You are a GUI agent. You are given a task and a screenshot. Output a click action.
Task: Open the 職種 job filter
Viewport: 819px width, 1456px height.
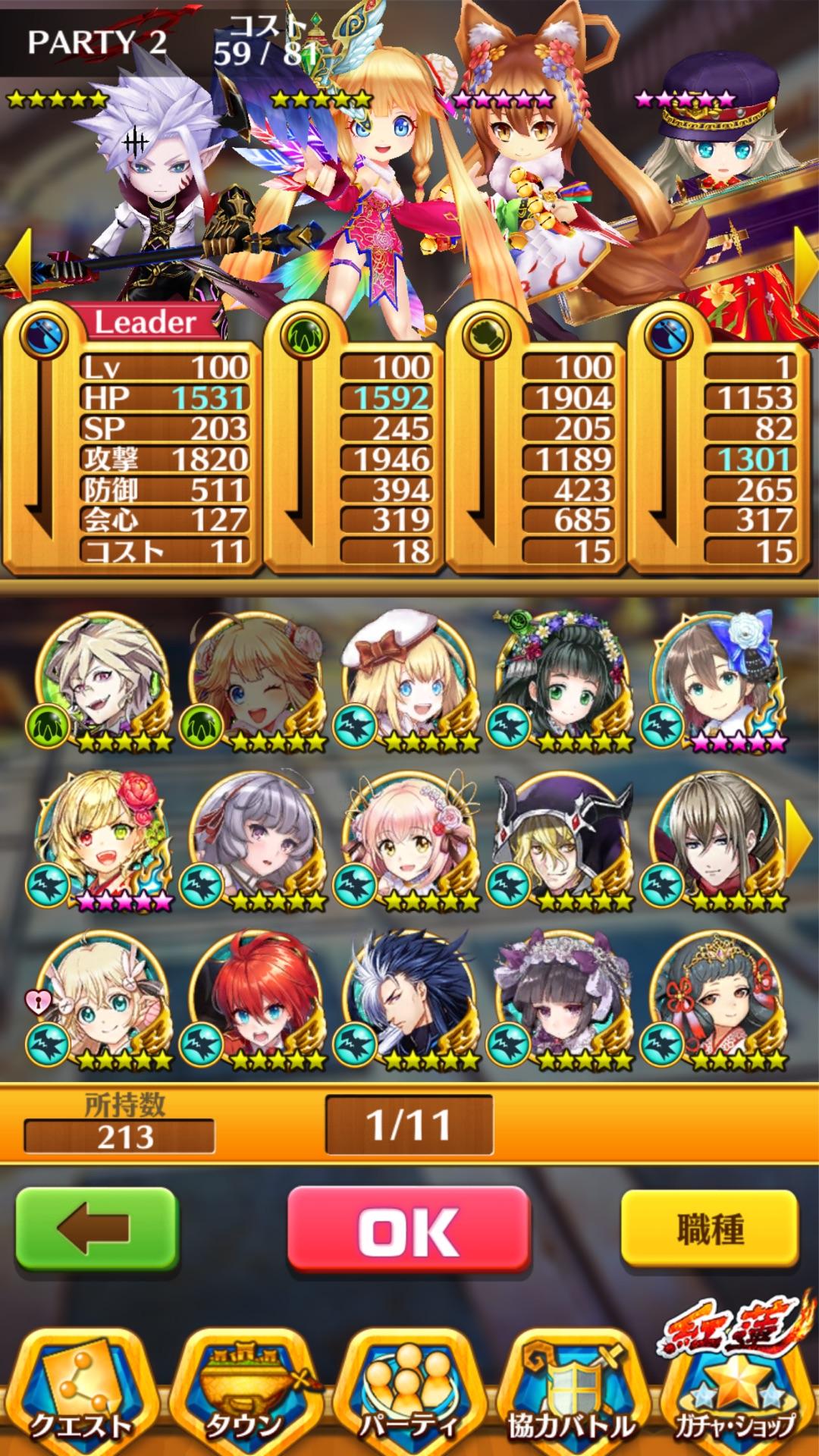709,1229
